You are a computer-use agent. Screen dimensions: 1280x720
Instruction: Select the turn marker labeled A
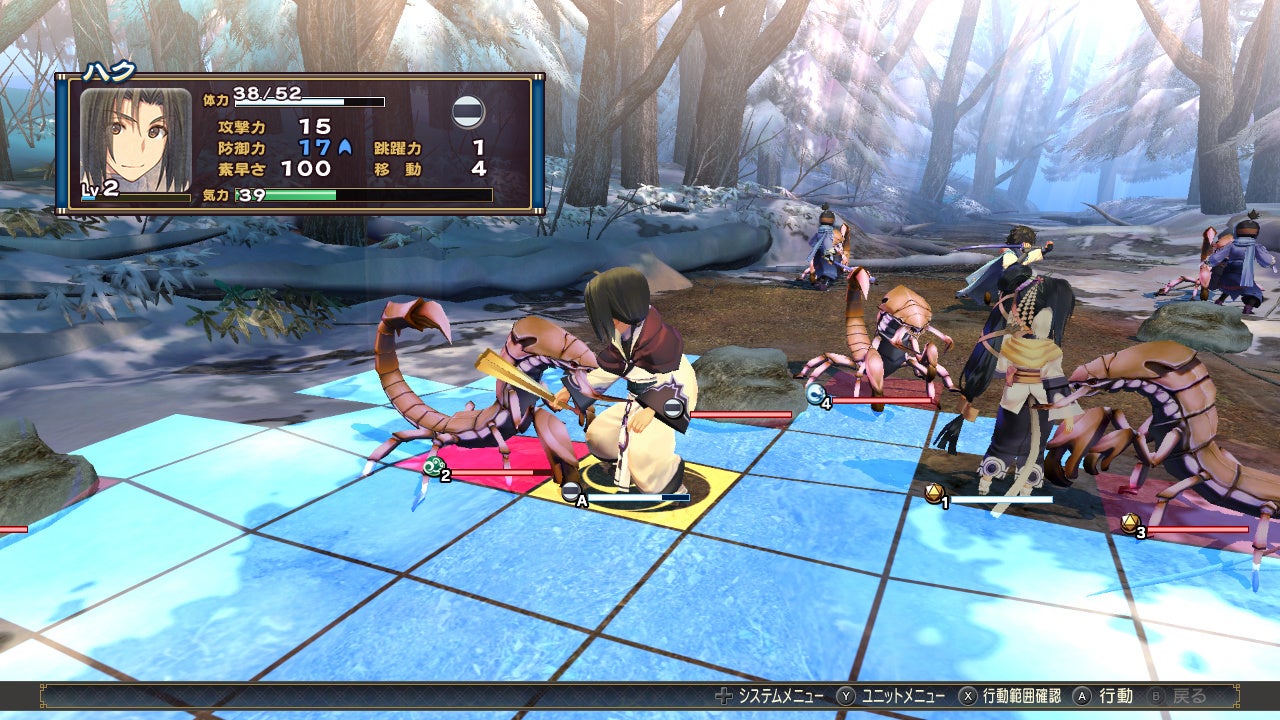click(x=573, y=493)
